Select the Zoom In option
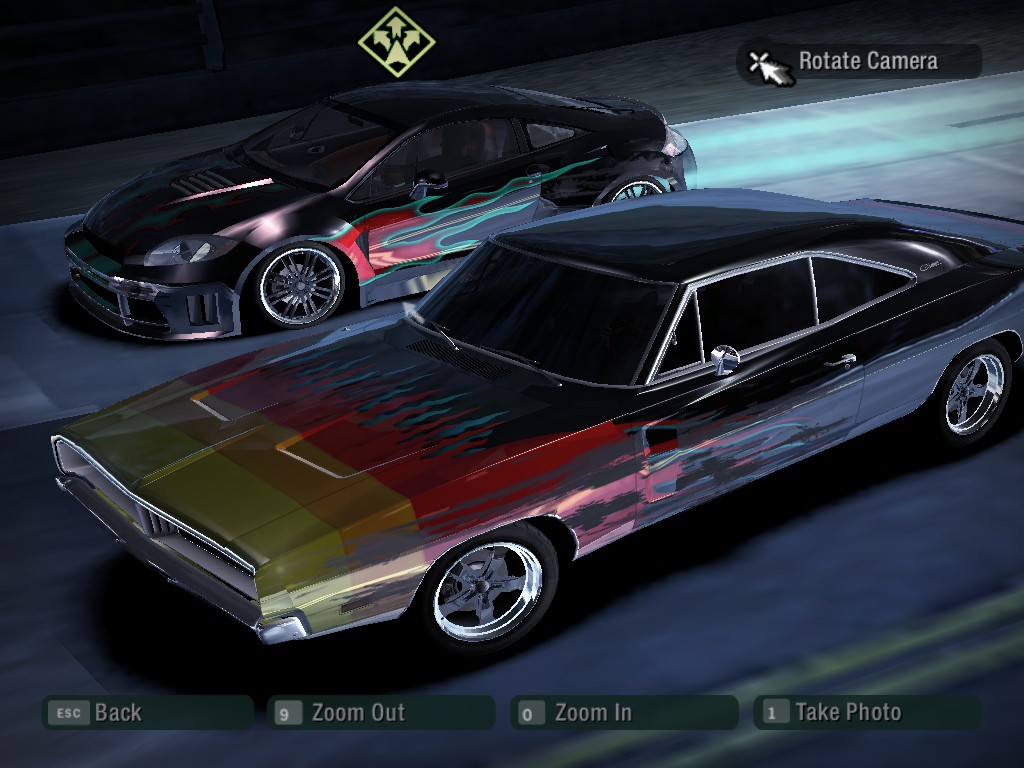The width and height of the screenshot is (1024, 768). pyautogui.click(x=623, y=713)
